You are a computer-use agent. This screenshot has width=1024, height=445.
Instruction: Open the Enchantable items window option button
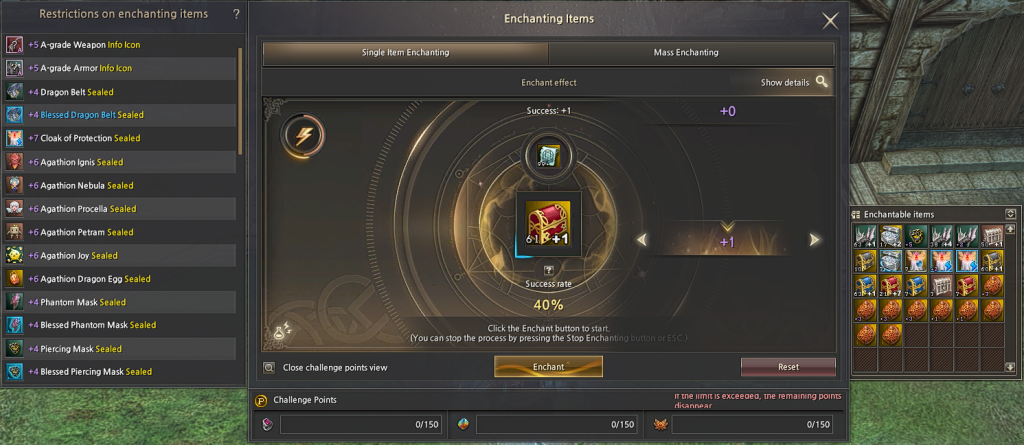click(1010, 213)
